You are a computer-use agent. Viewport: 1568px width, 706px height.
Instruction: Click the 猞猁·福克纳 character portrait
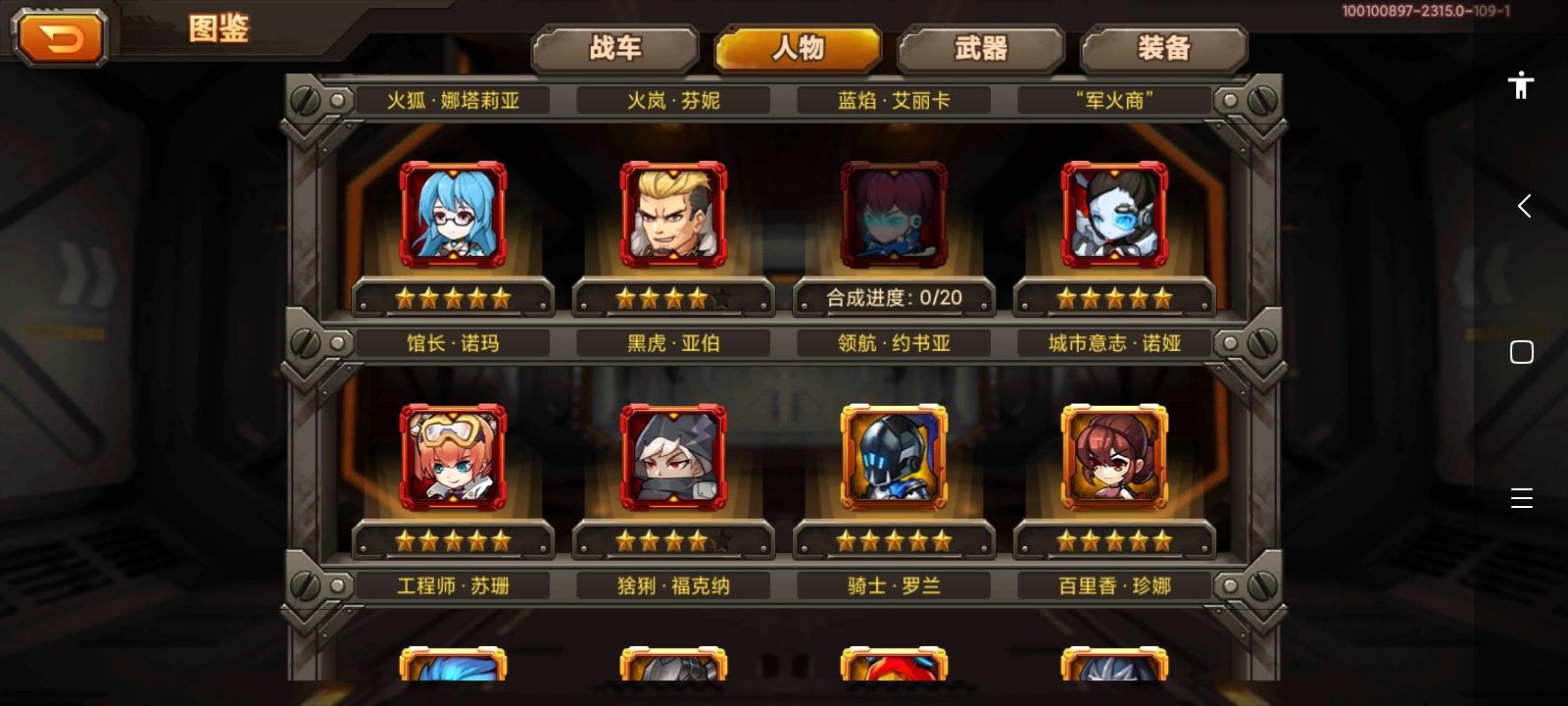pyautogui.click(x=673, y=456)
